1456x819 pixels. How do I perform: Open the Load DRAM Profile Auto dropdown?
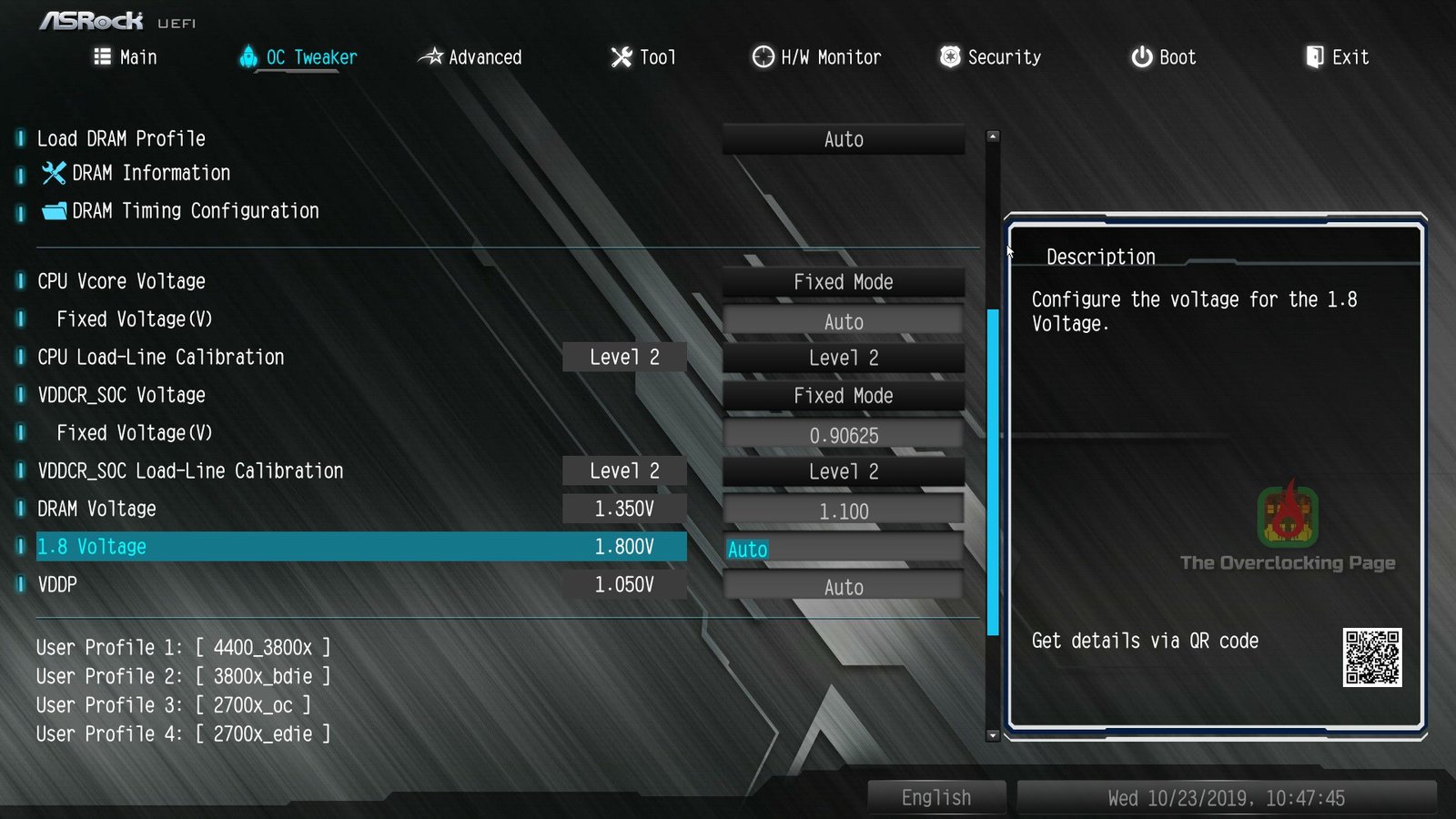(843, 139)
